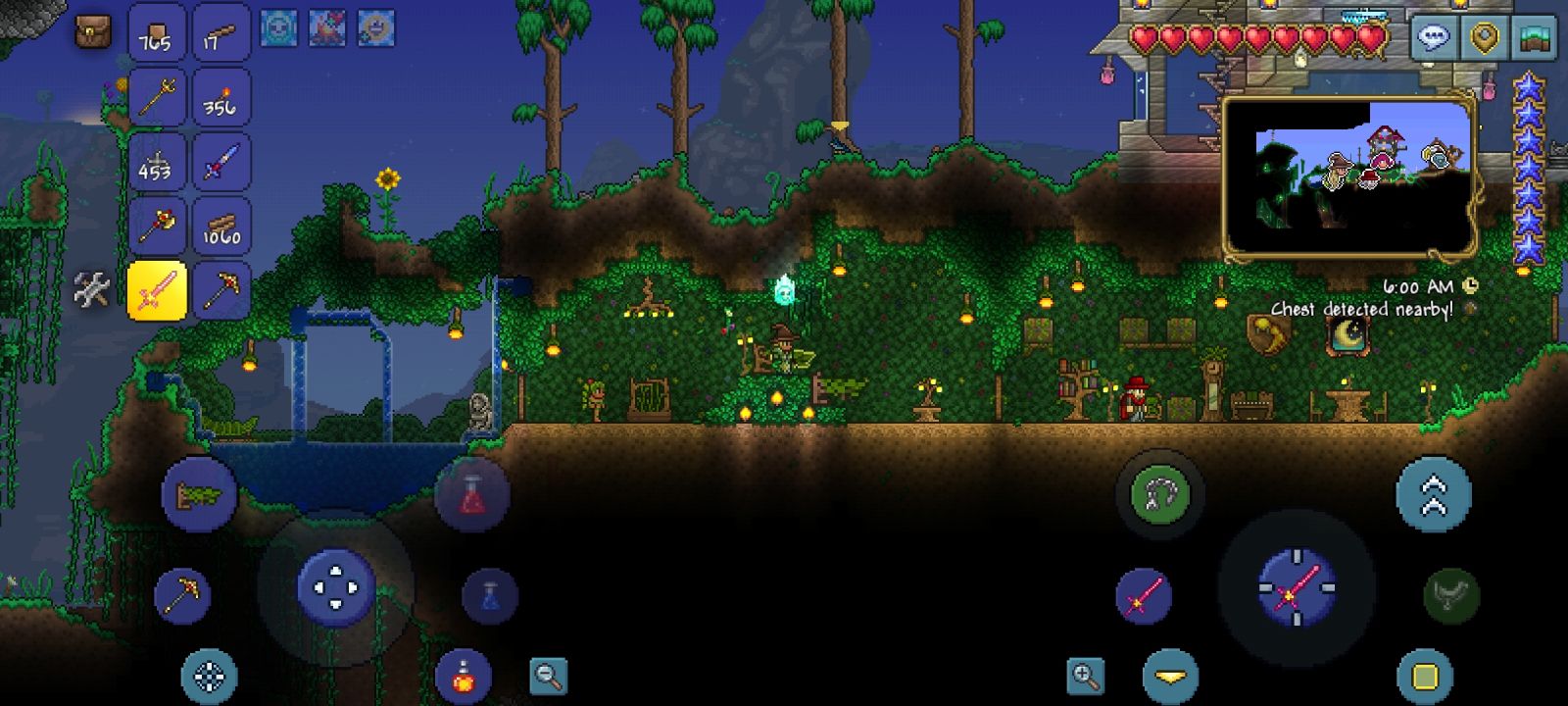
Task: Dismiss the Campfire buff icon
Action: (326, 27)
